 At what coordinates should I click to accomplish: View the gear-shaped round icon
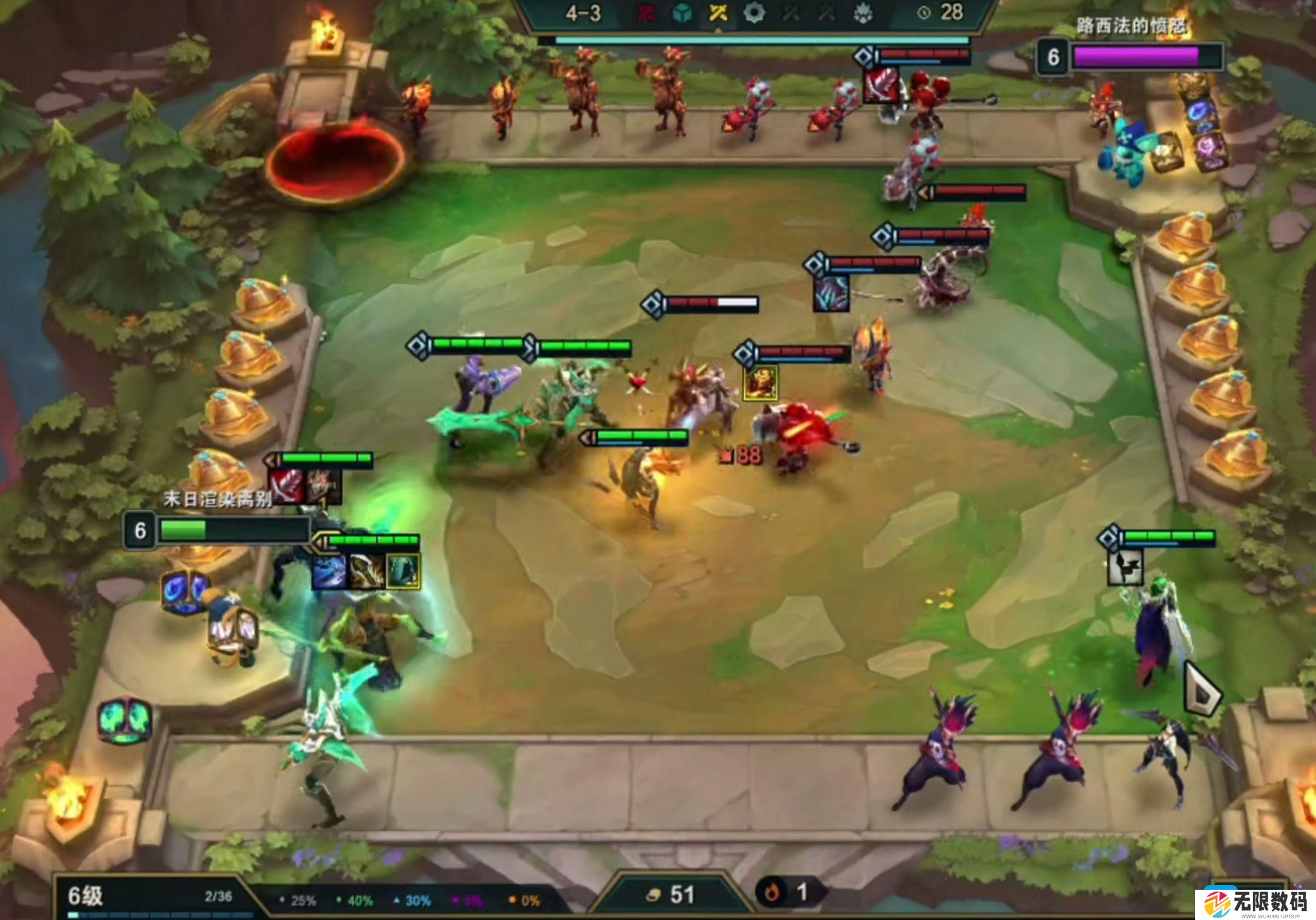click(754, 13)
